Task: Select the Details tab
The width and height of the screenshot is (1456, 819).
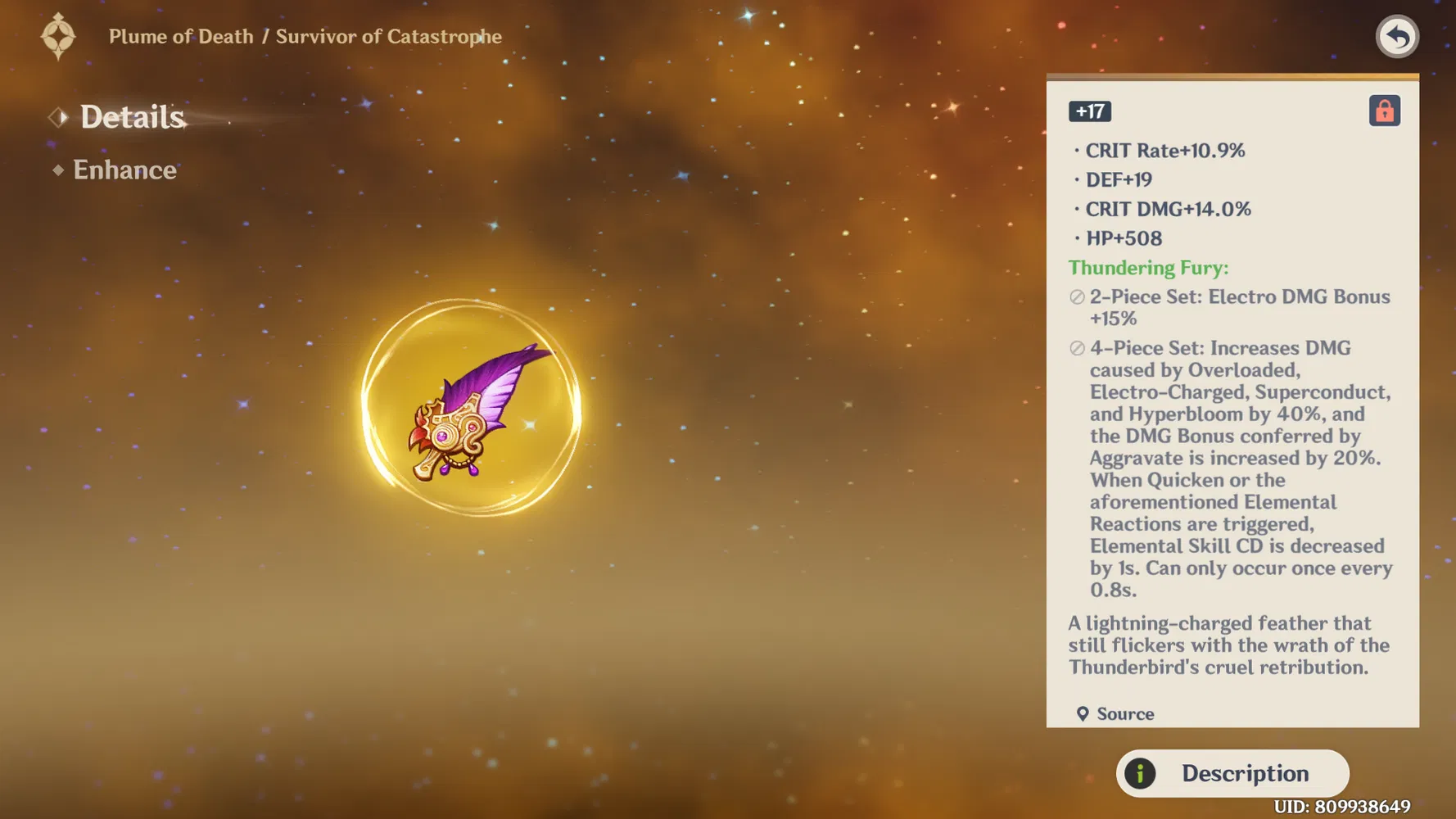Action: 132,117
